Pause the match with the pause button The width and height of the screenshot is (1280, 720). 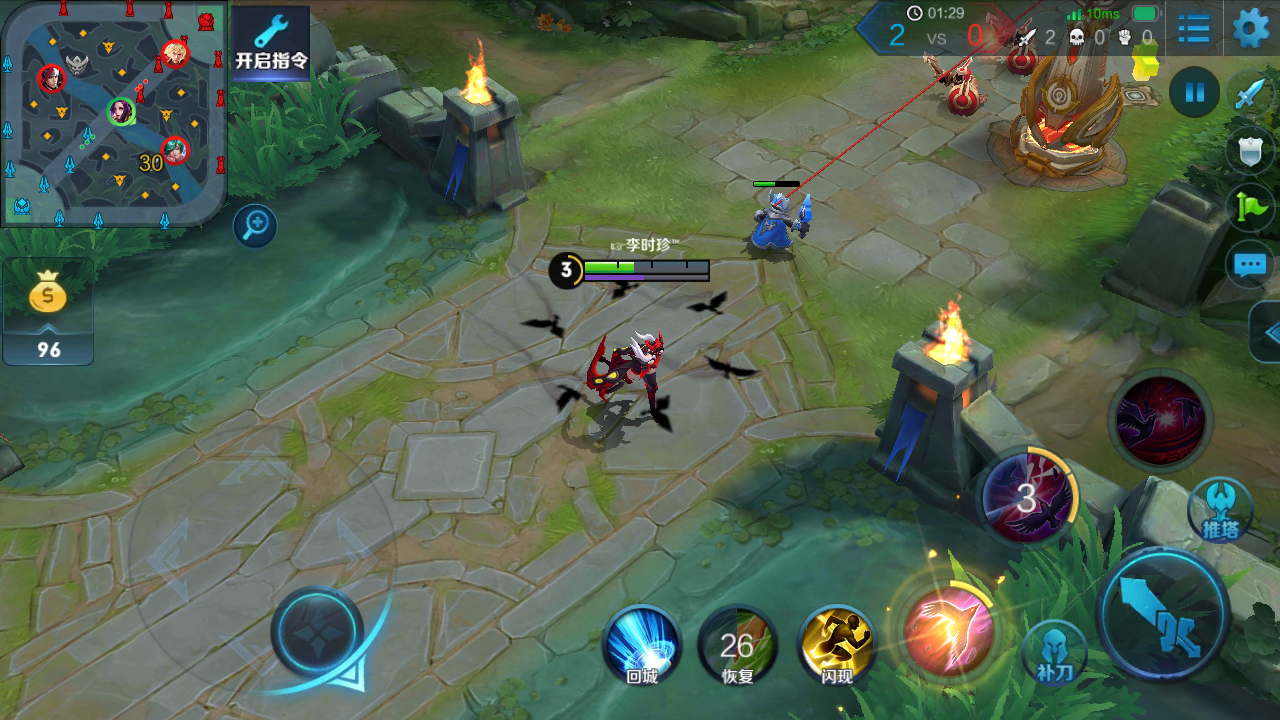1194,93
